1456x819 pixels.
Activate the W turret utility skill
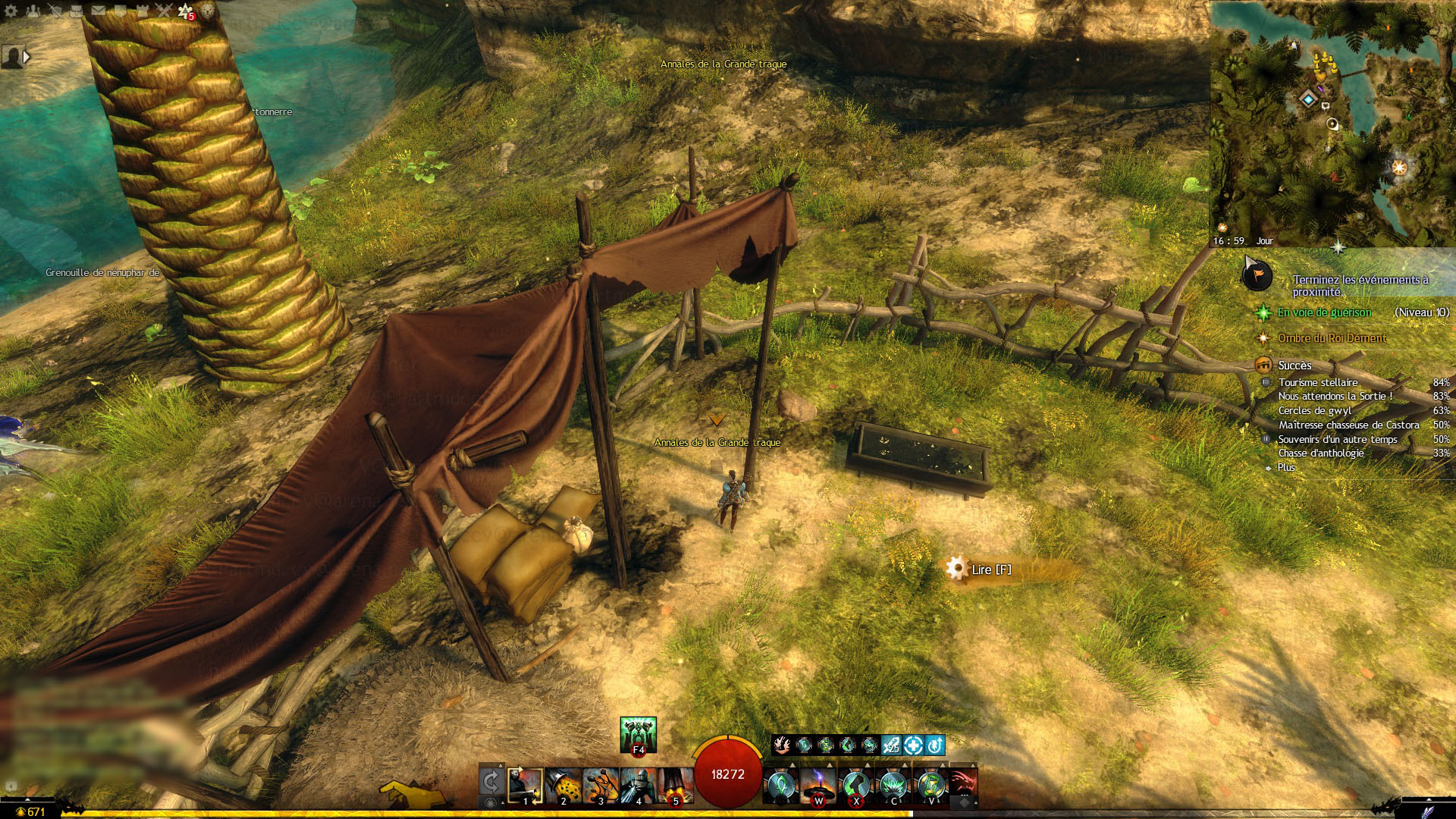click(x=818, y=786)
